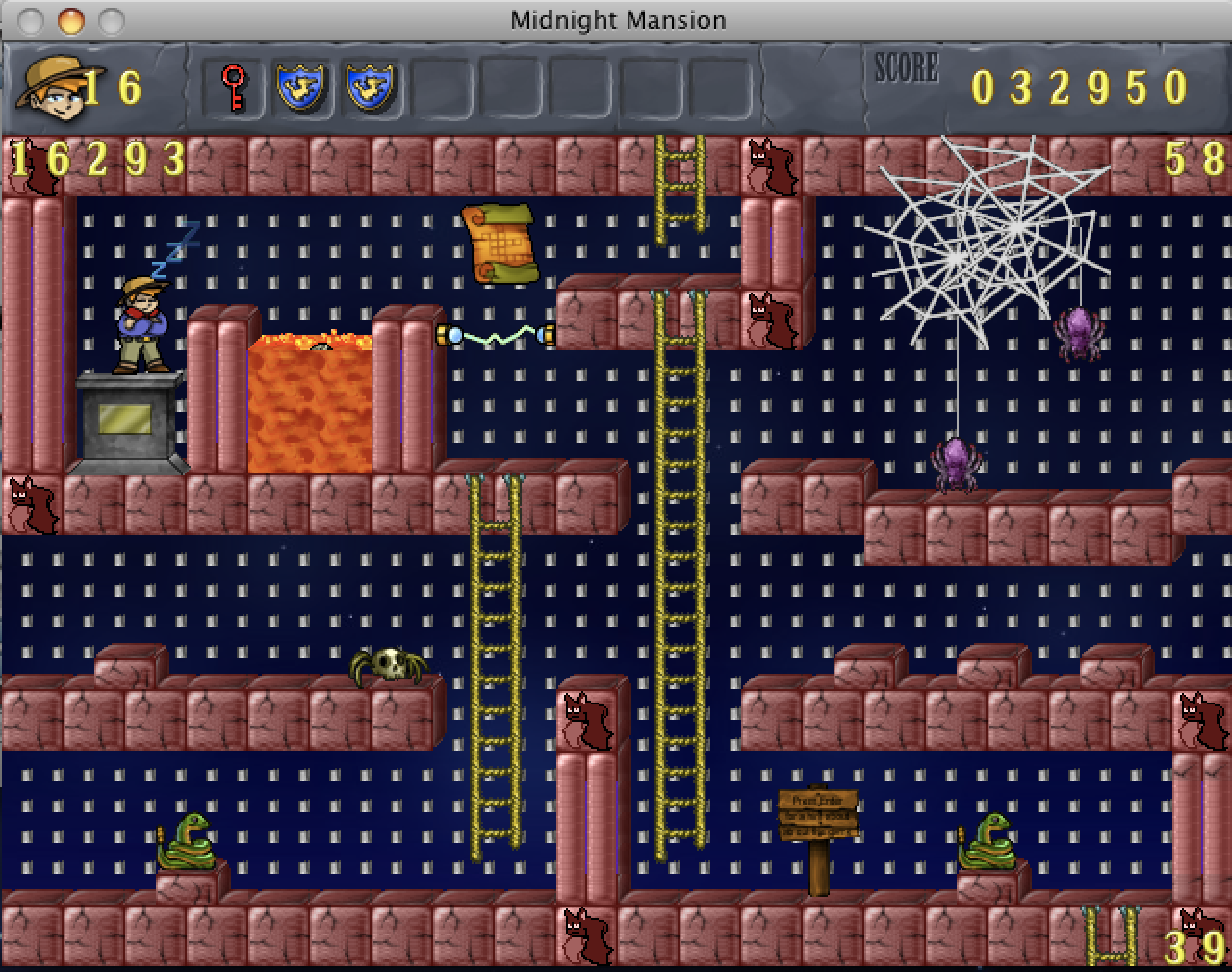This screenshot has width=1232, height=972.
Task: Select the red key inventory slot
Action: pyautogui.click(x=234, y=89)
